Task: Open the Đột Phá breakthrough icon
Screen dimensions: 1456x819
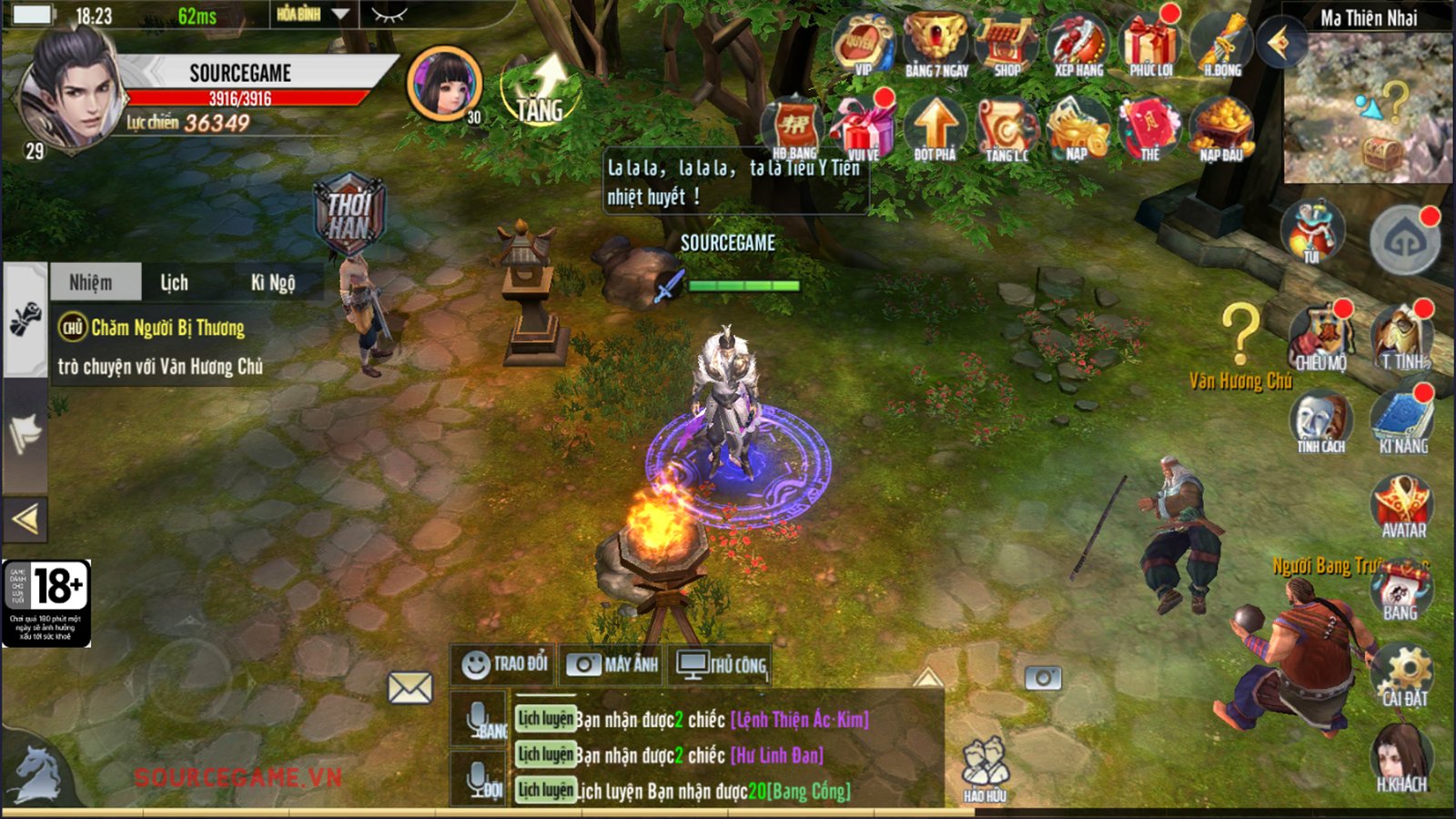Action: pyautogui.click(x=935, y=127)
